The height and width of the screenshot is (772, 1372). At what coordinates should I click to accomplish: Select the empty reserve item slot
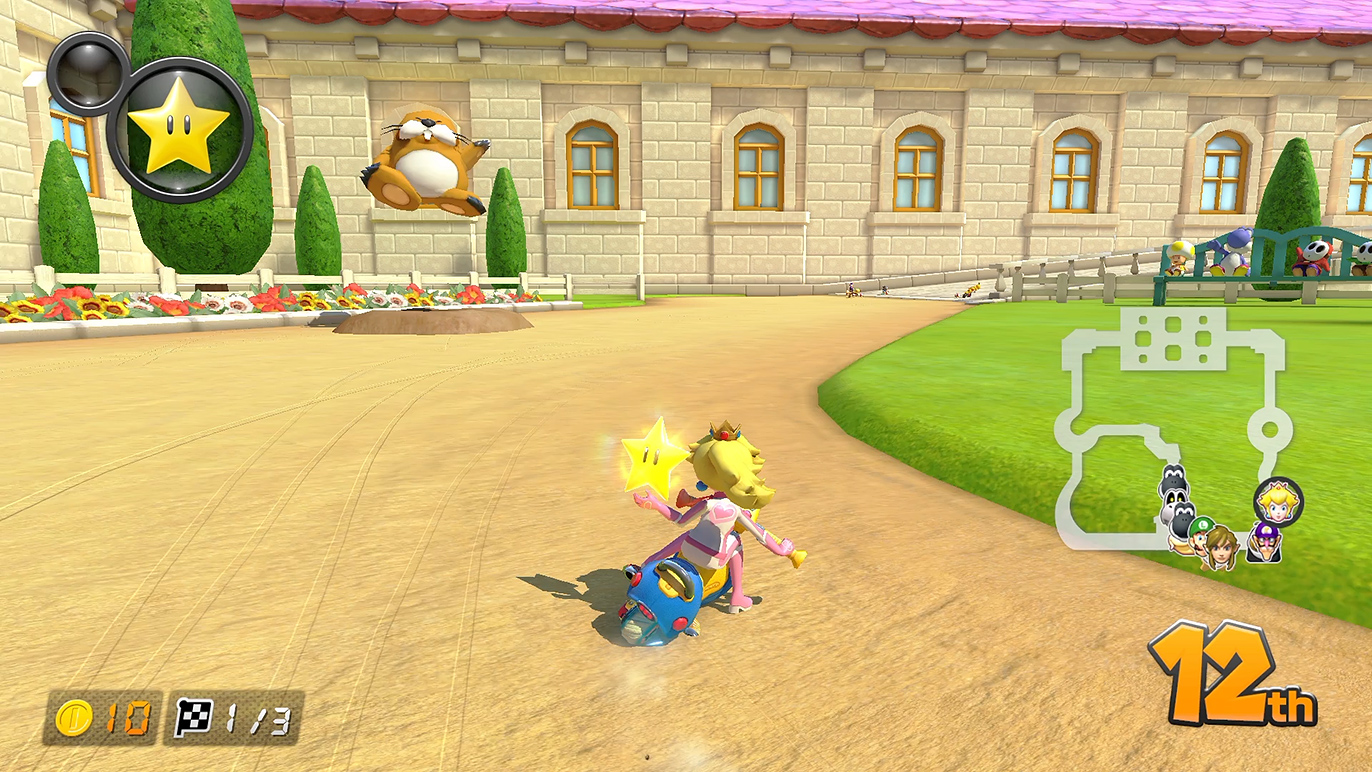coord(86,73)
